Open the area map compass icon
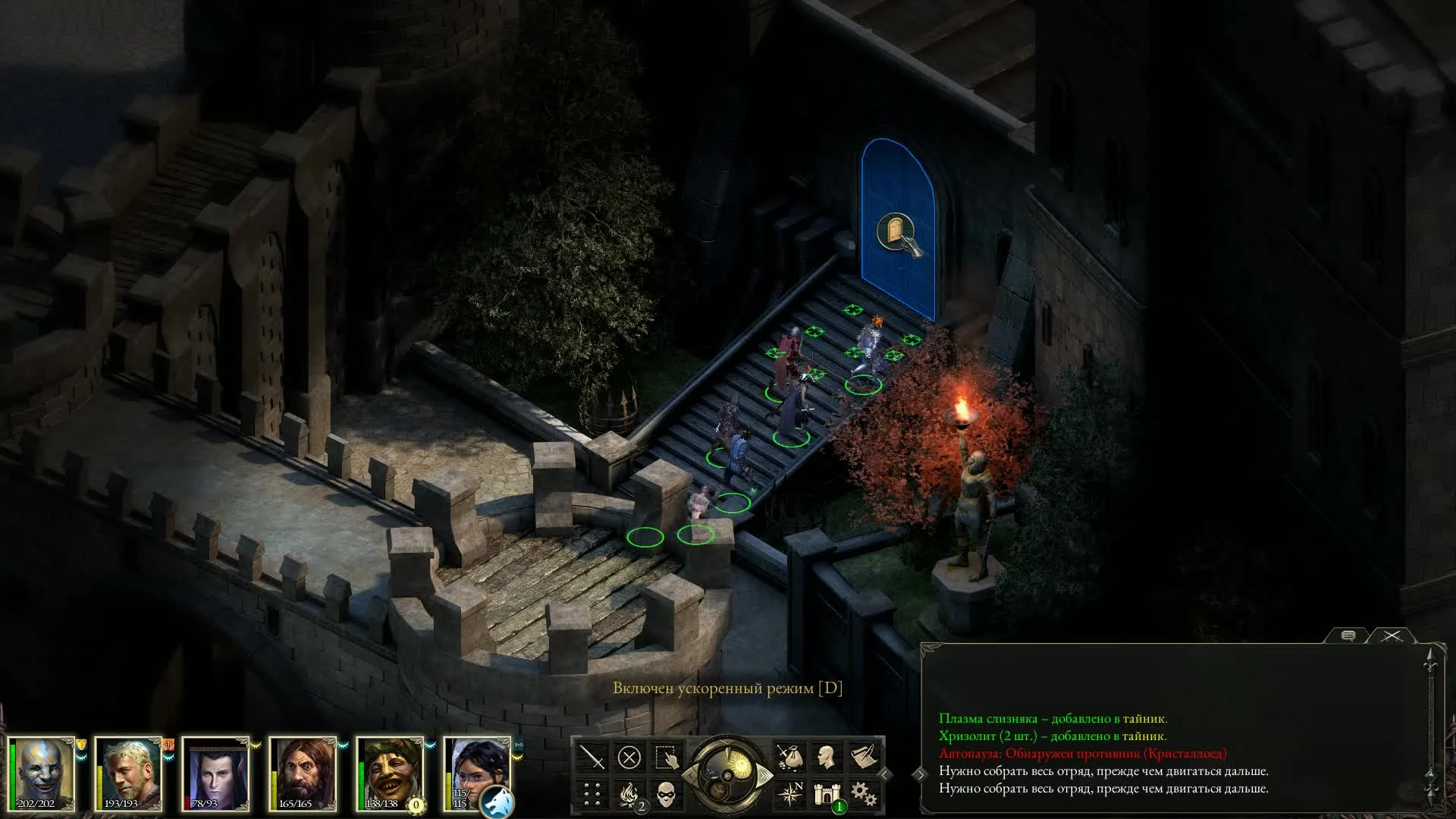This screenshot has width=1456, height=819. click(x=792, y=793)
